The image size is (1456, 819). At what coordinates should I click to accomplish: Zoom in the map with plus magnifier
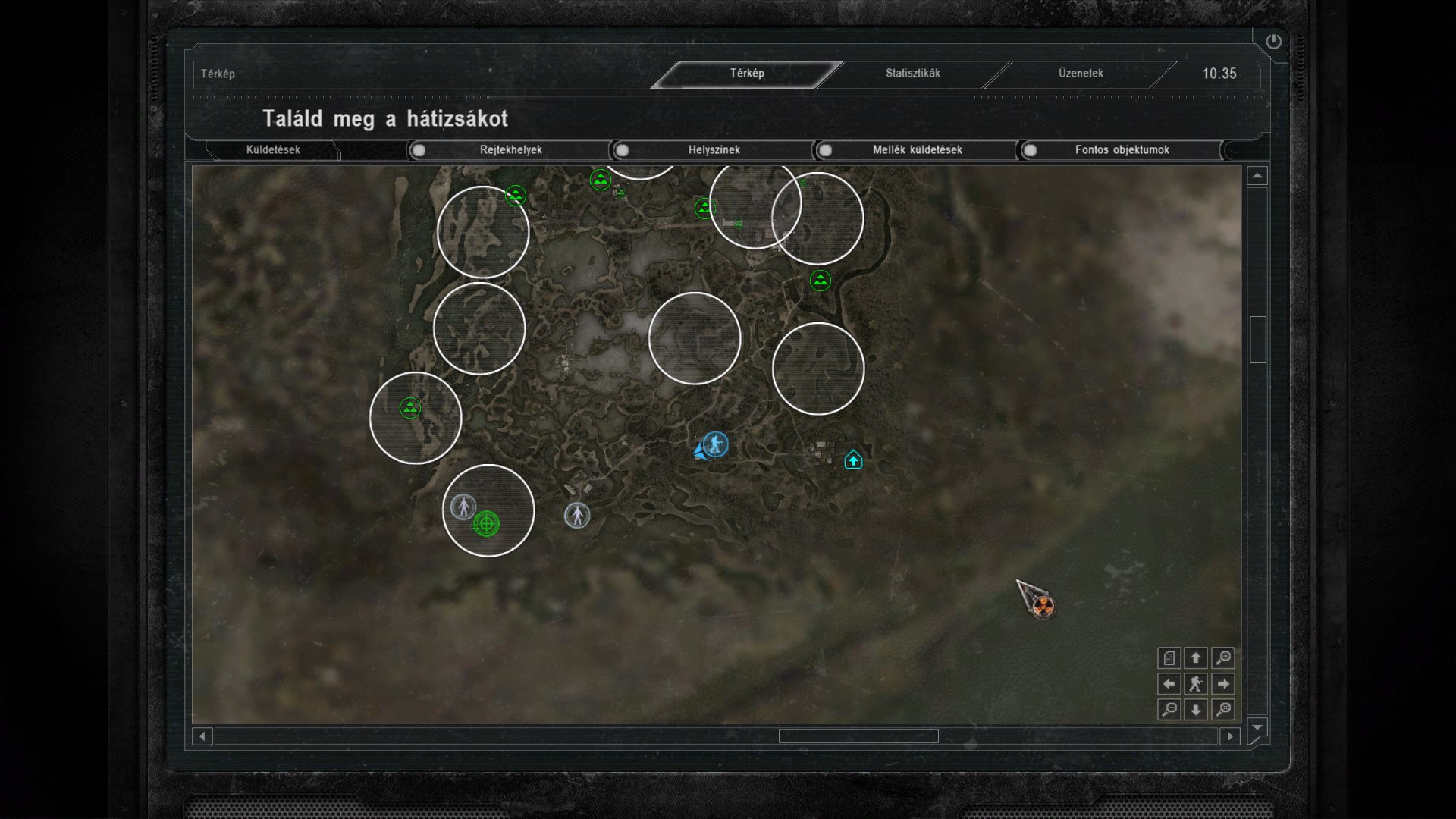click(1222, 658)
